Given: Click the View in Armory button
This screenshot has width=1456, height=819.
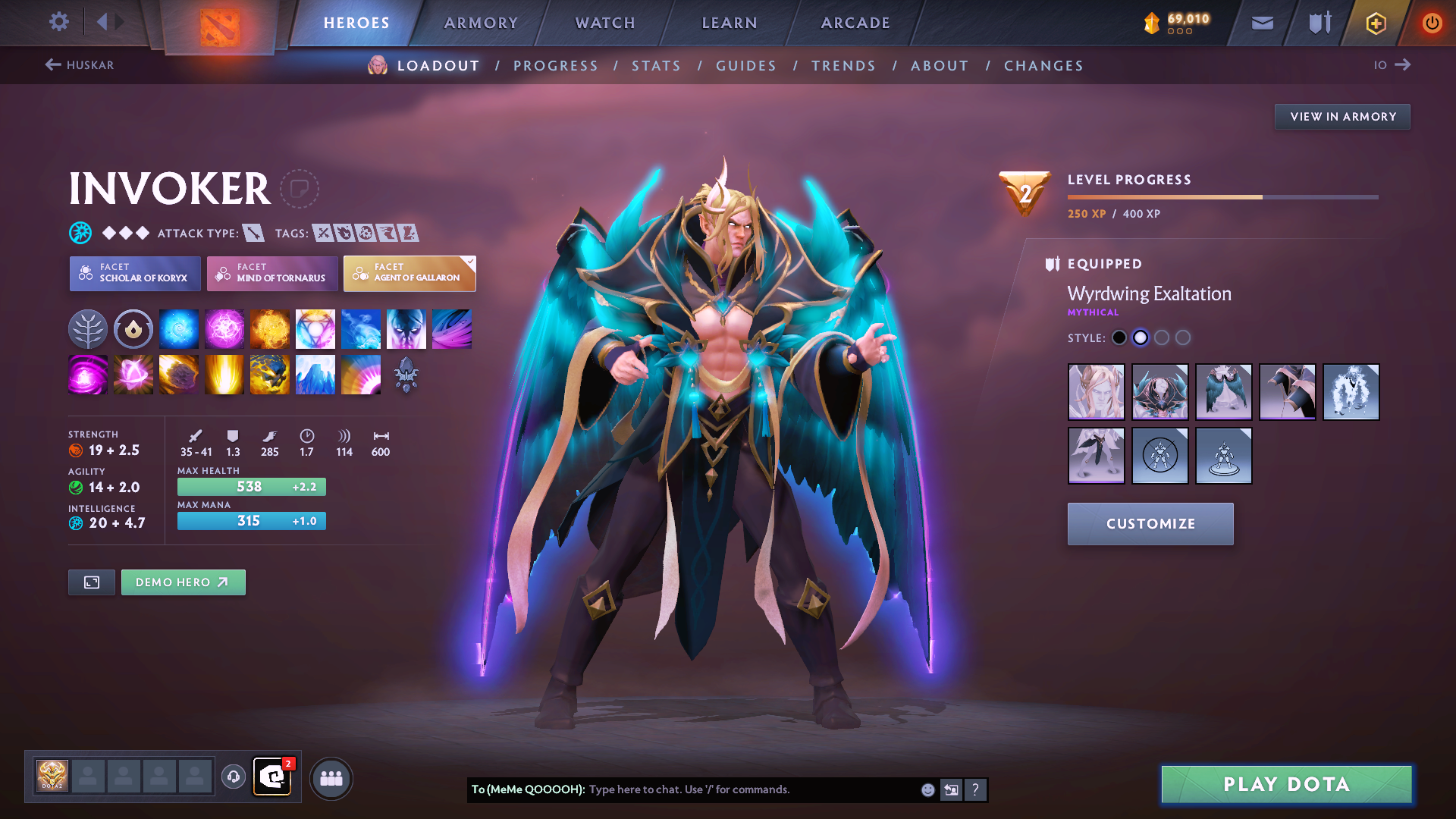Looking at the screenshot, I should (1342, 116).
